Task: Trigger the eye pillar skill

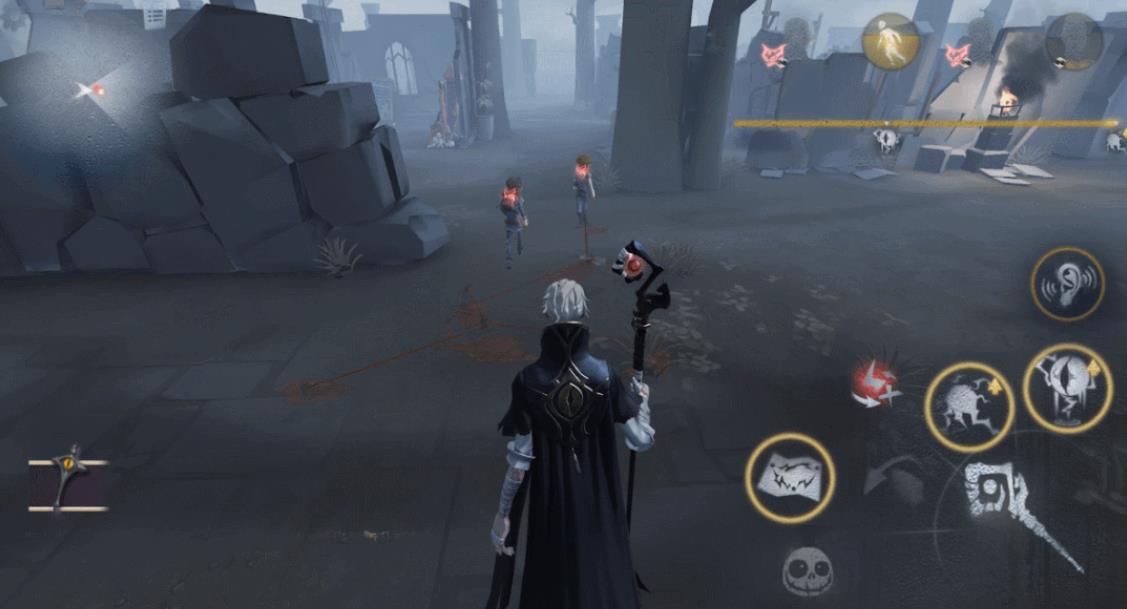Action: click(x=1068, y=389)
